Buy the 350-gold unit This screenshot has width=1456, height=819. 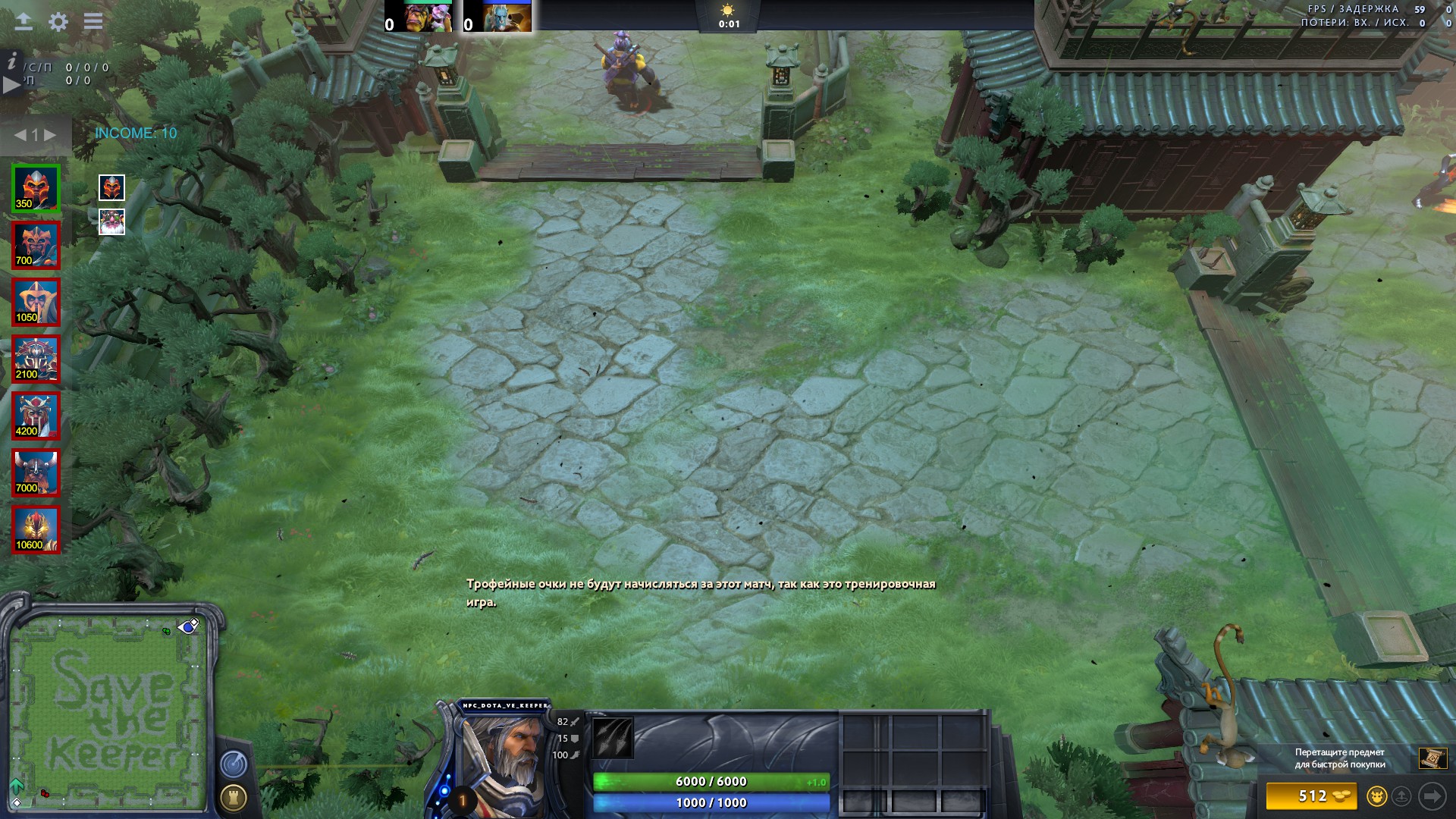pyautogui.click(x=36, y=188)
